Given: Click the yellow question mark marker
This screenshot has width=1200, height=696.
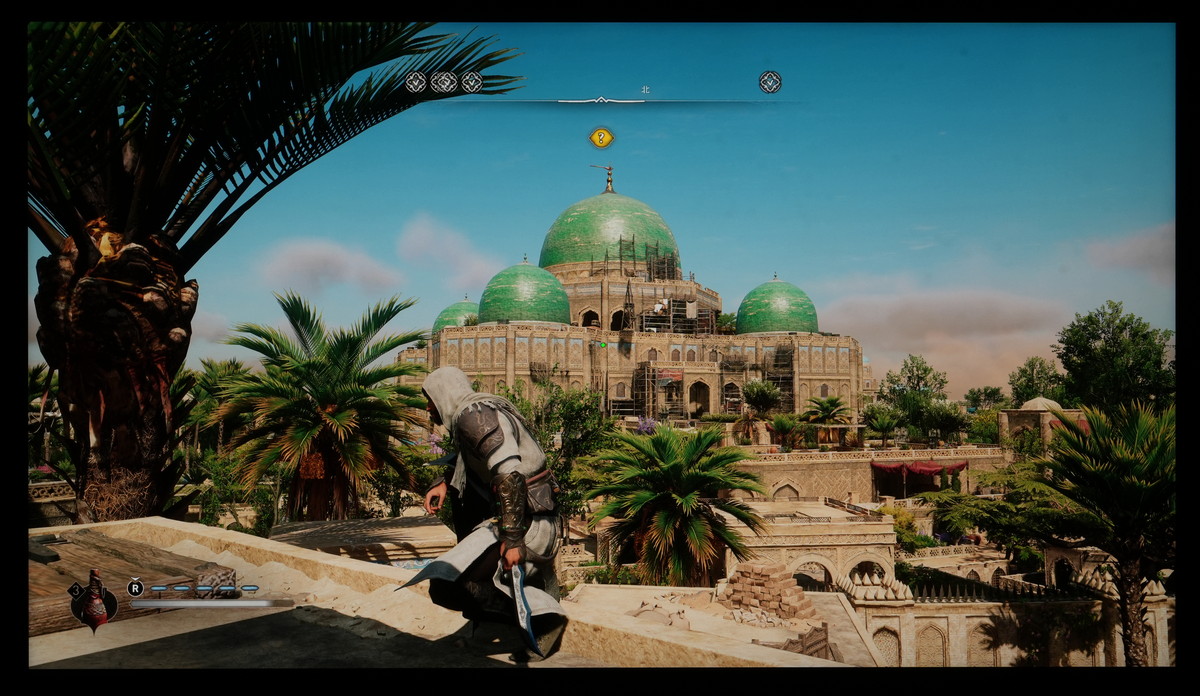Looking at the screenshot, I should point(601,138).
